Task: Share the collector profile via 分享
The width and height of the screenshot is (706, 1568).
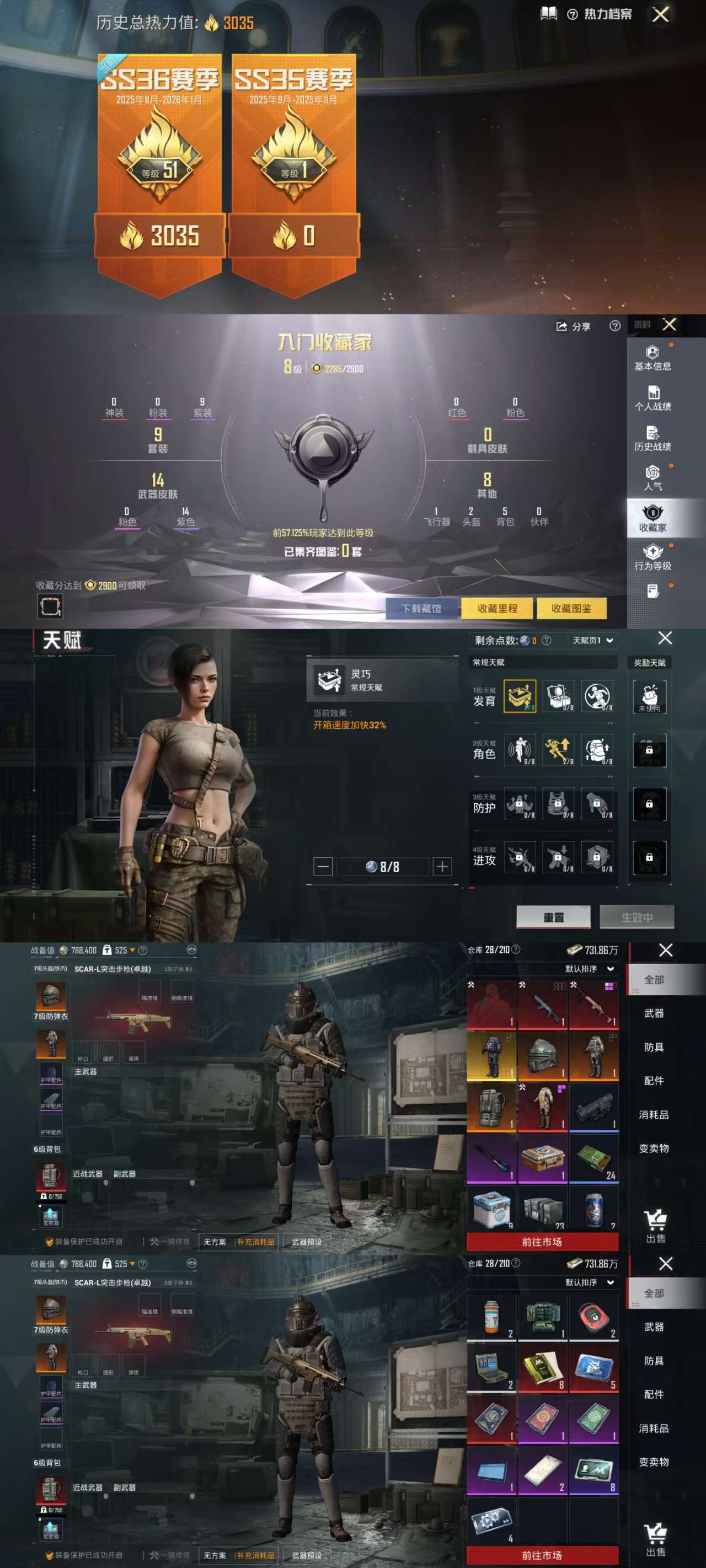Action: point(573,327)
